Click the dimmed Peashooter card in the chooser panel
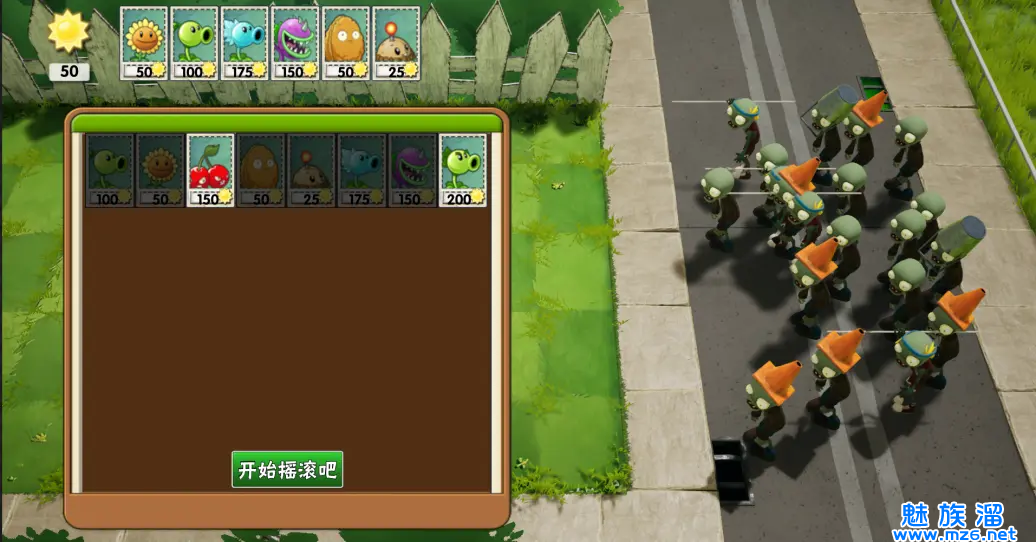The image size is (1036, 542). click(110, 170)
